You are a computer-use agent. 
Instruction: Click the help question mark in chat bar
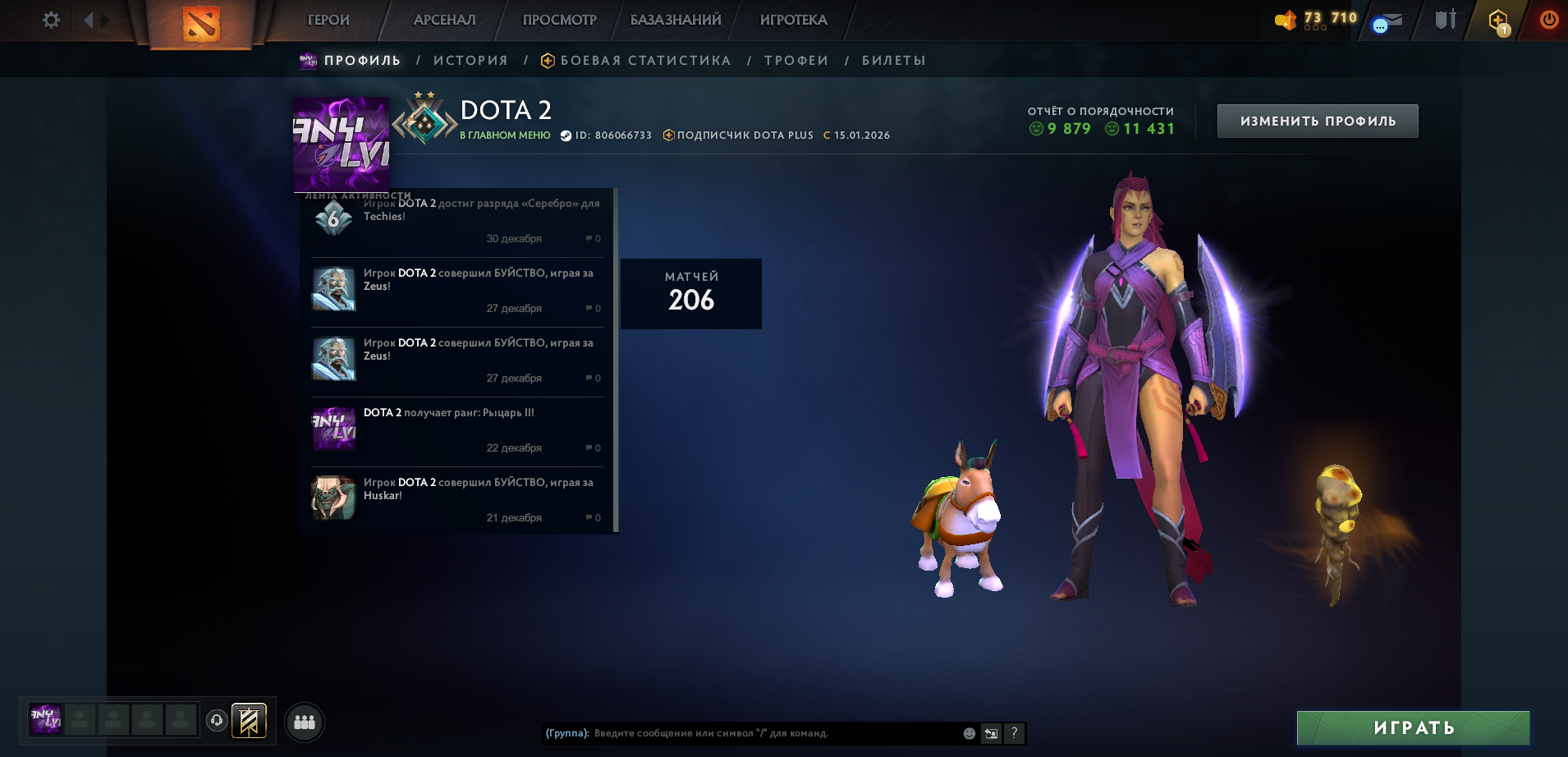(1015, 733)
